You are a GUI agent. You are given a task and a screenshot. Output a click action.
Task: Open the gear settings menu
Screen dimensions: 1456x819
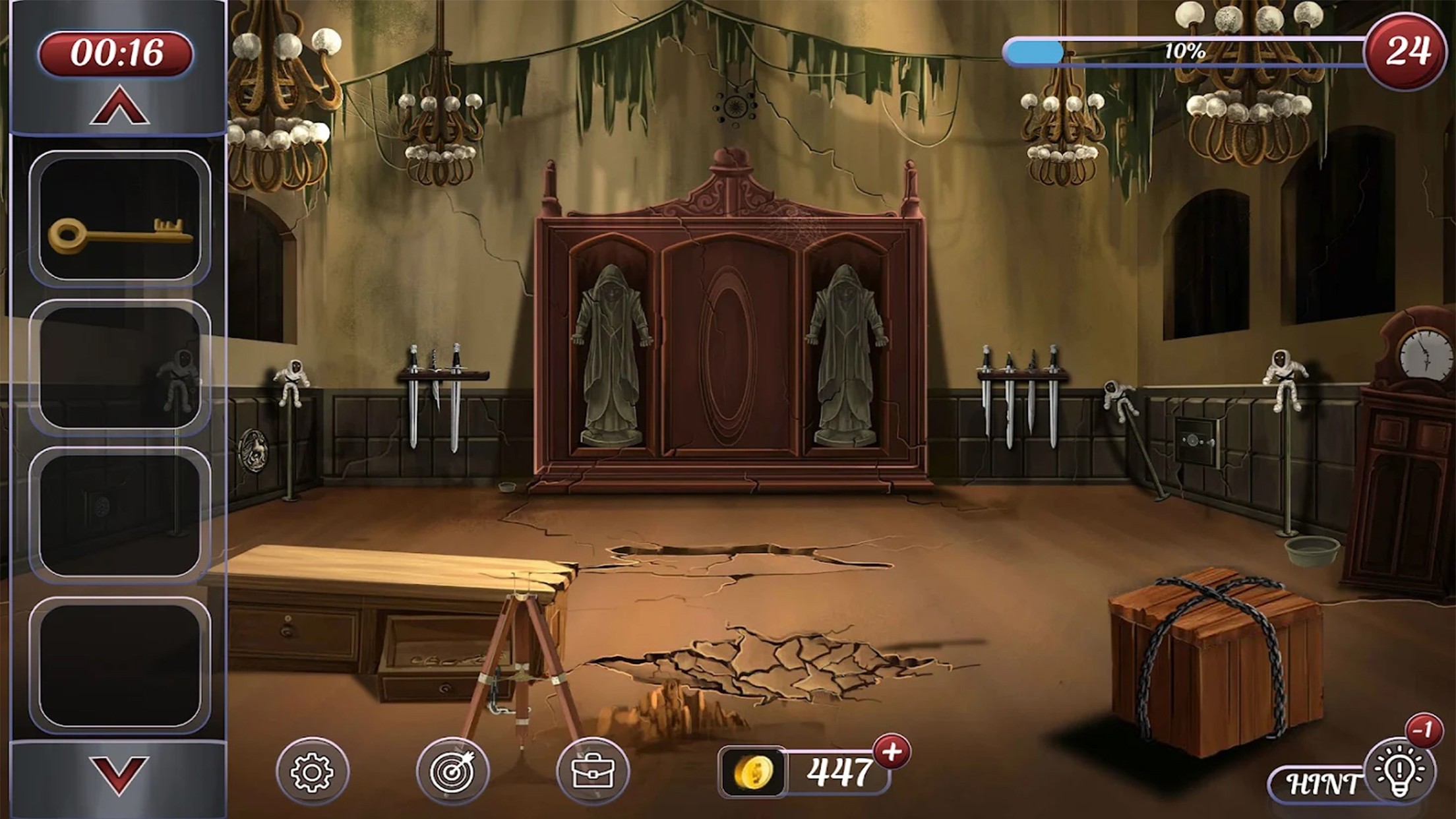[312, 772]
